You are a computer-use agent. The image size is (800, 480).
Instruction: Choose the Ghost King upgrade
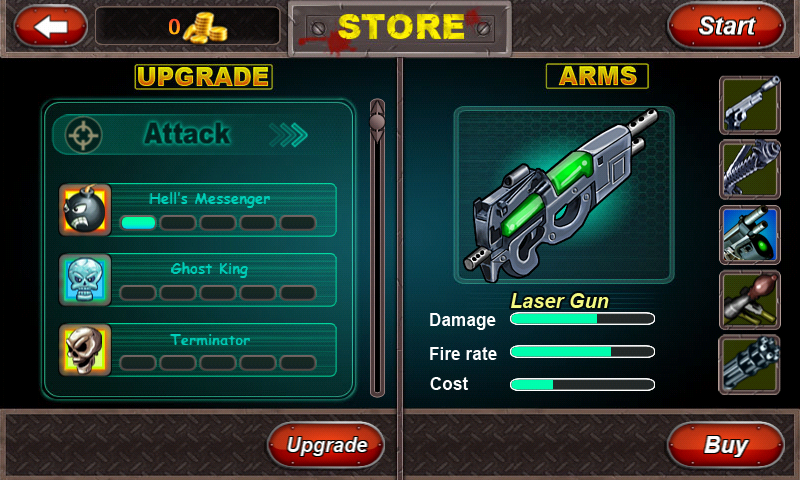(198, 280)
